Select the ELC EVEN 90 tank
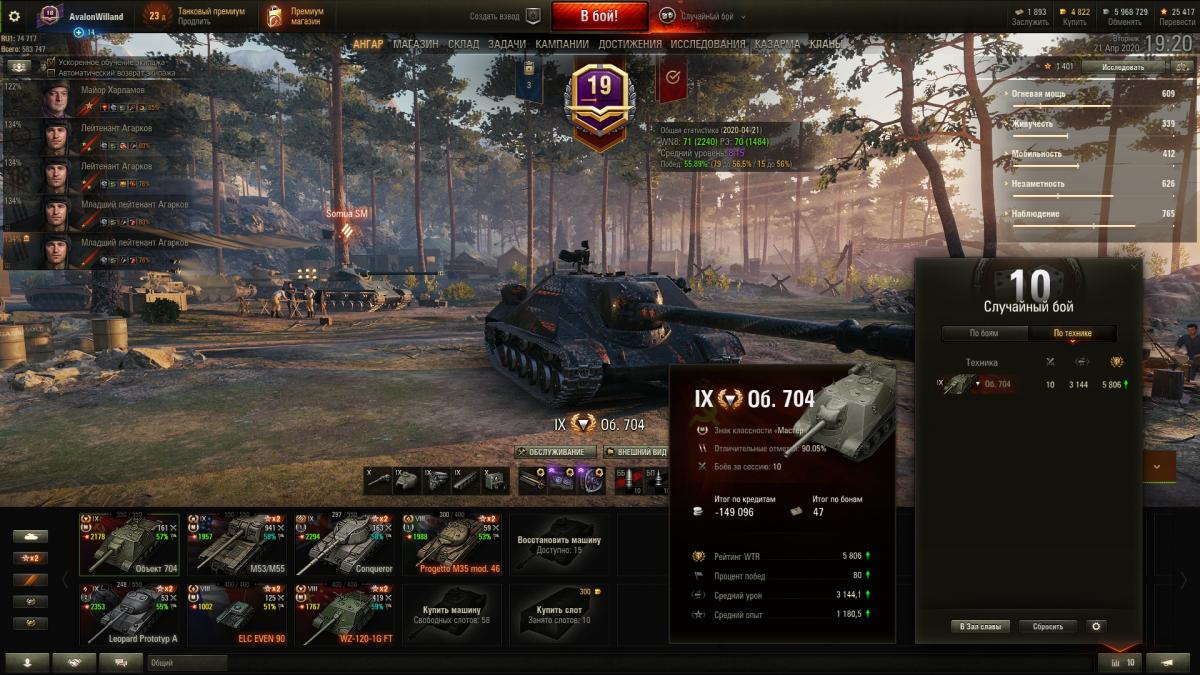This screenshot has height=675, width=1200. (x=235, y=614)
